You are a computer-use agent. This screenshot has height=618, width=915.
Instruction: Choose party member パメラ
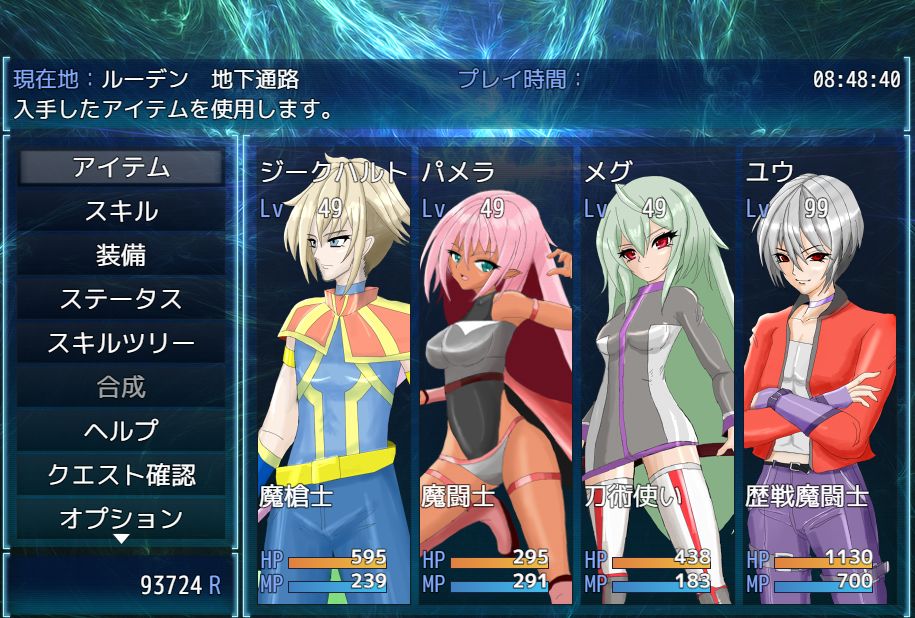coord(496,380)
